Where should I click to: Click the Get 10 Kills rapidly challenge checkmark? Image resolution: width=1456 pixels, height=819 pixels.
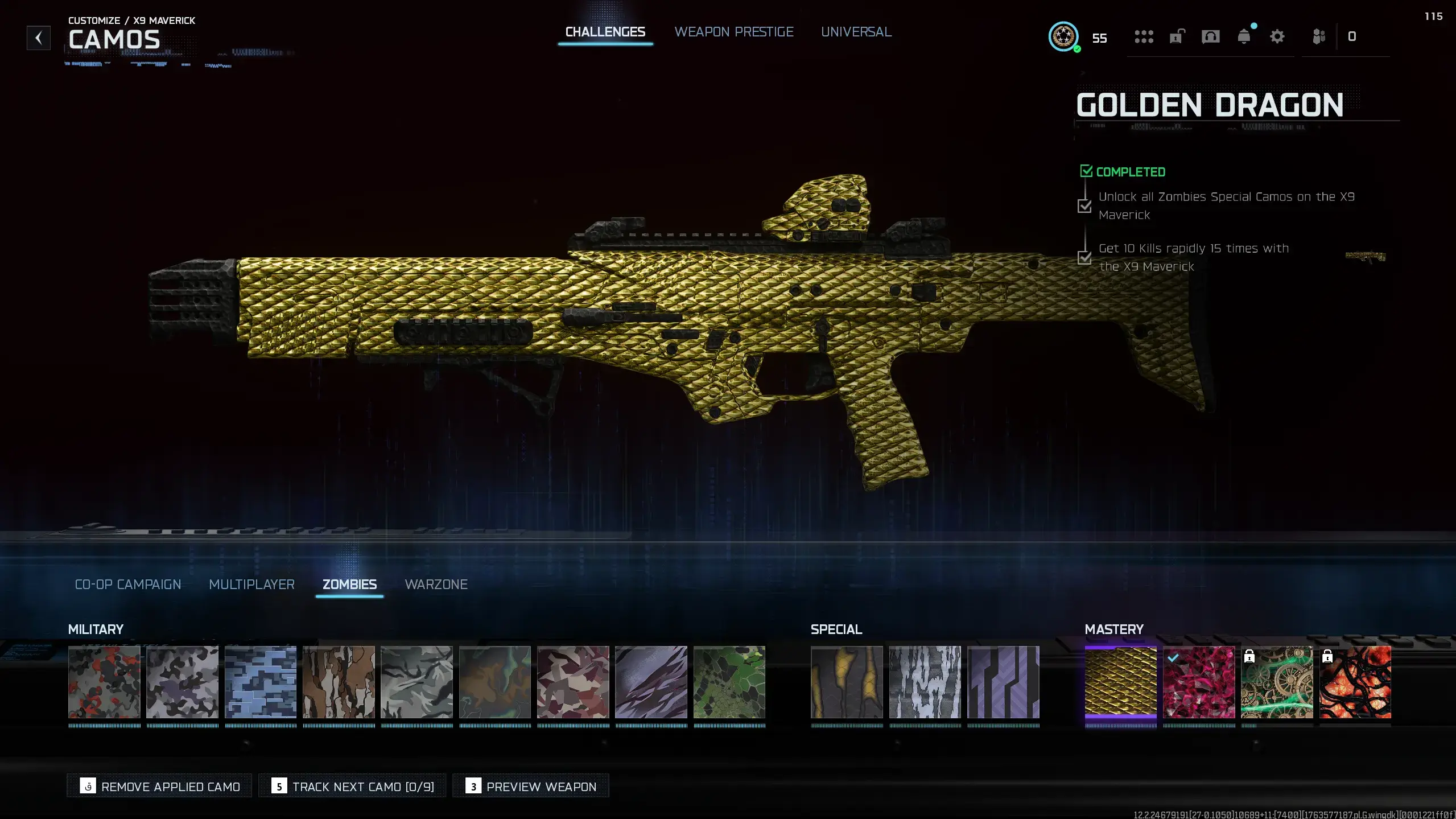click(x=1085, y=257)
